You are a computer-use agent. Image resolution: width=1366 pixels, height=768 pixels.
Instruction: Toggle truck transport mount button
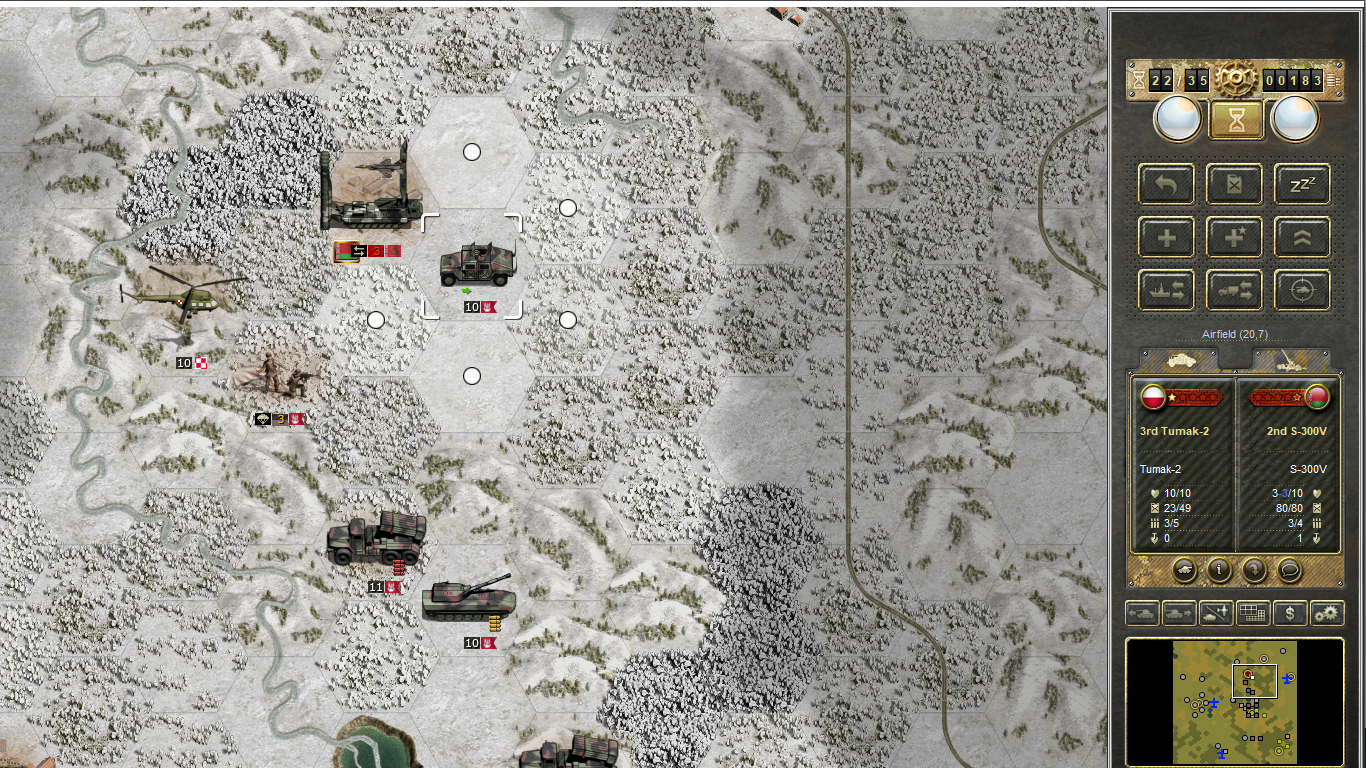1234,291
